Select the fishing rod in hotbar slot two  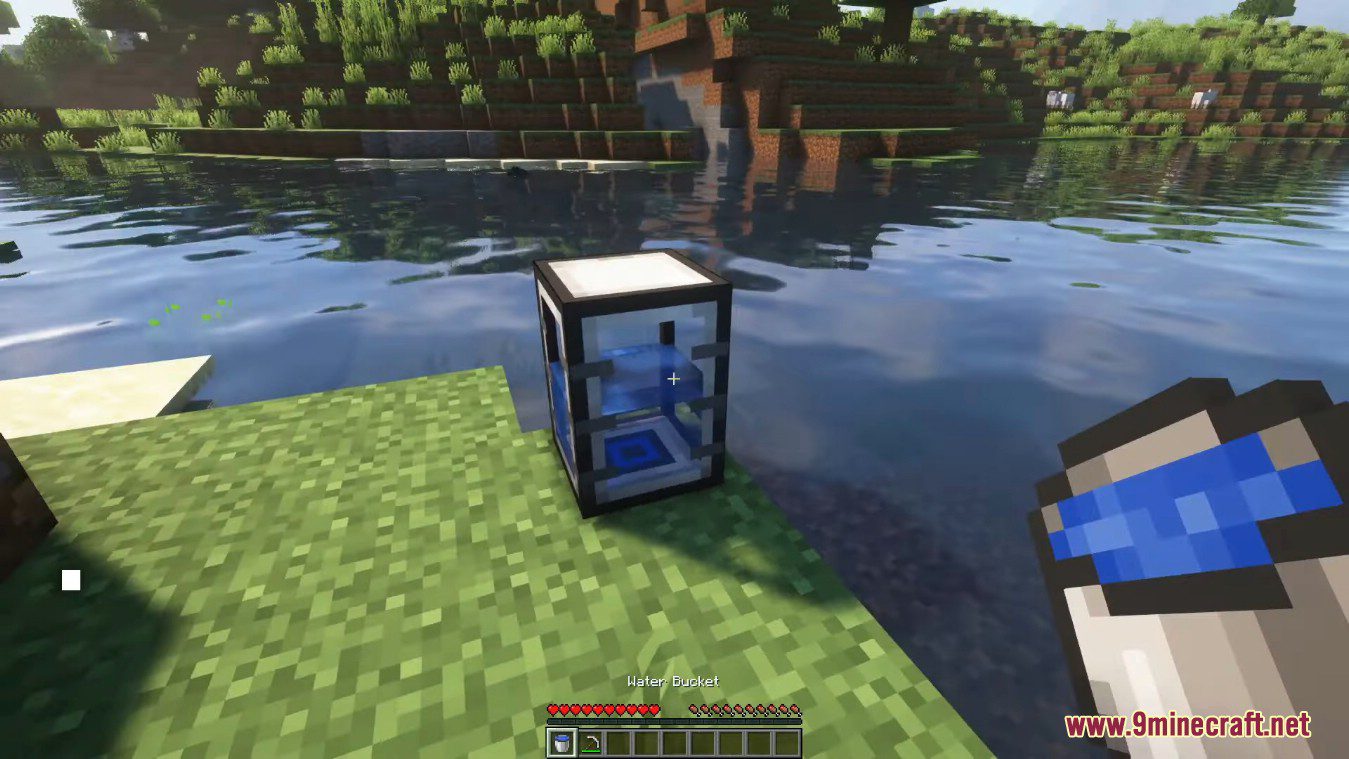tap(591, 742)
